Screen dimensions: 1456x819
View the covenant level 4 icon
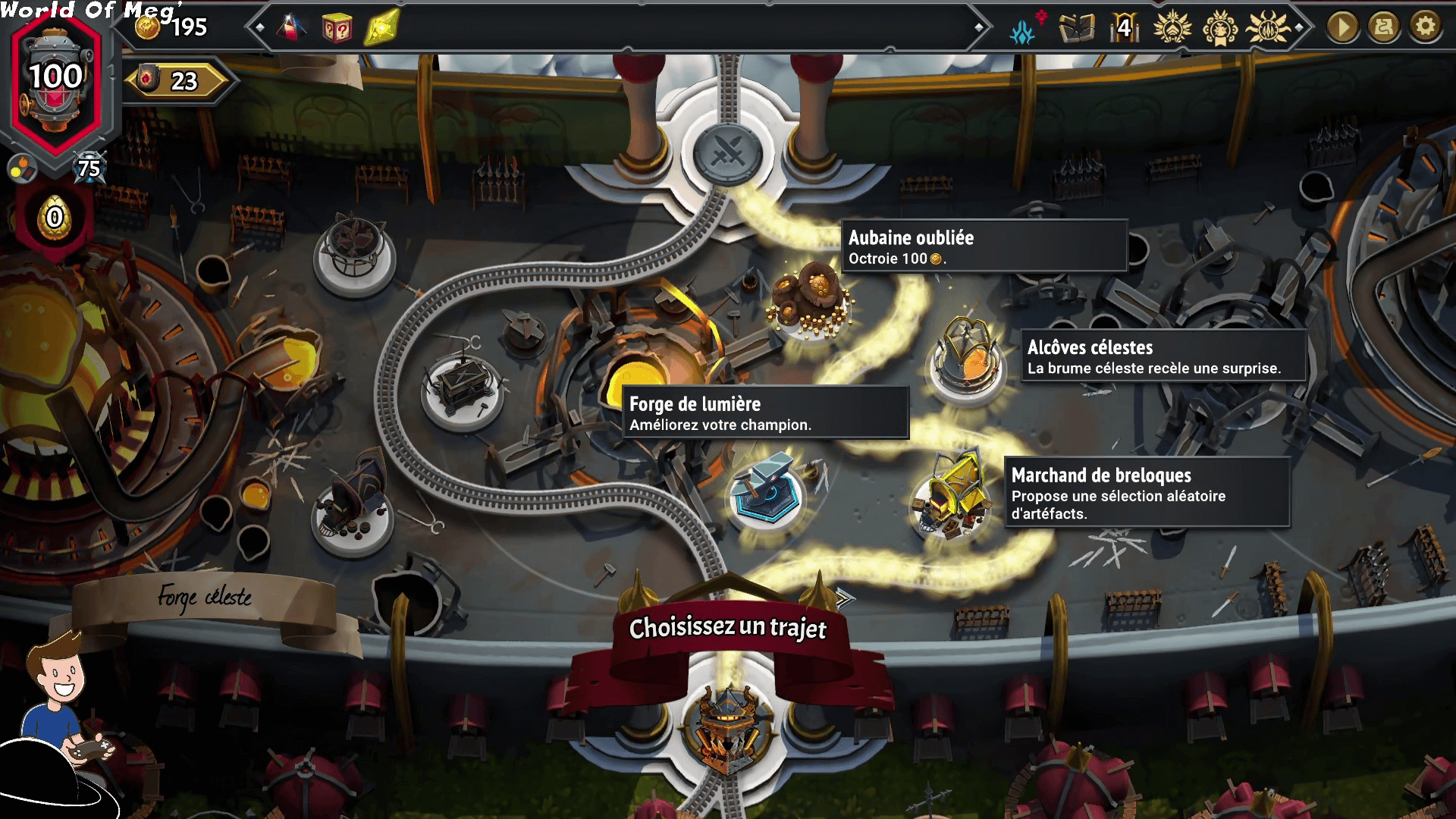pyautogui.click(x=1125, y=29)
